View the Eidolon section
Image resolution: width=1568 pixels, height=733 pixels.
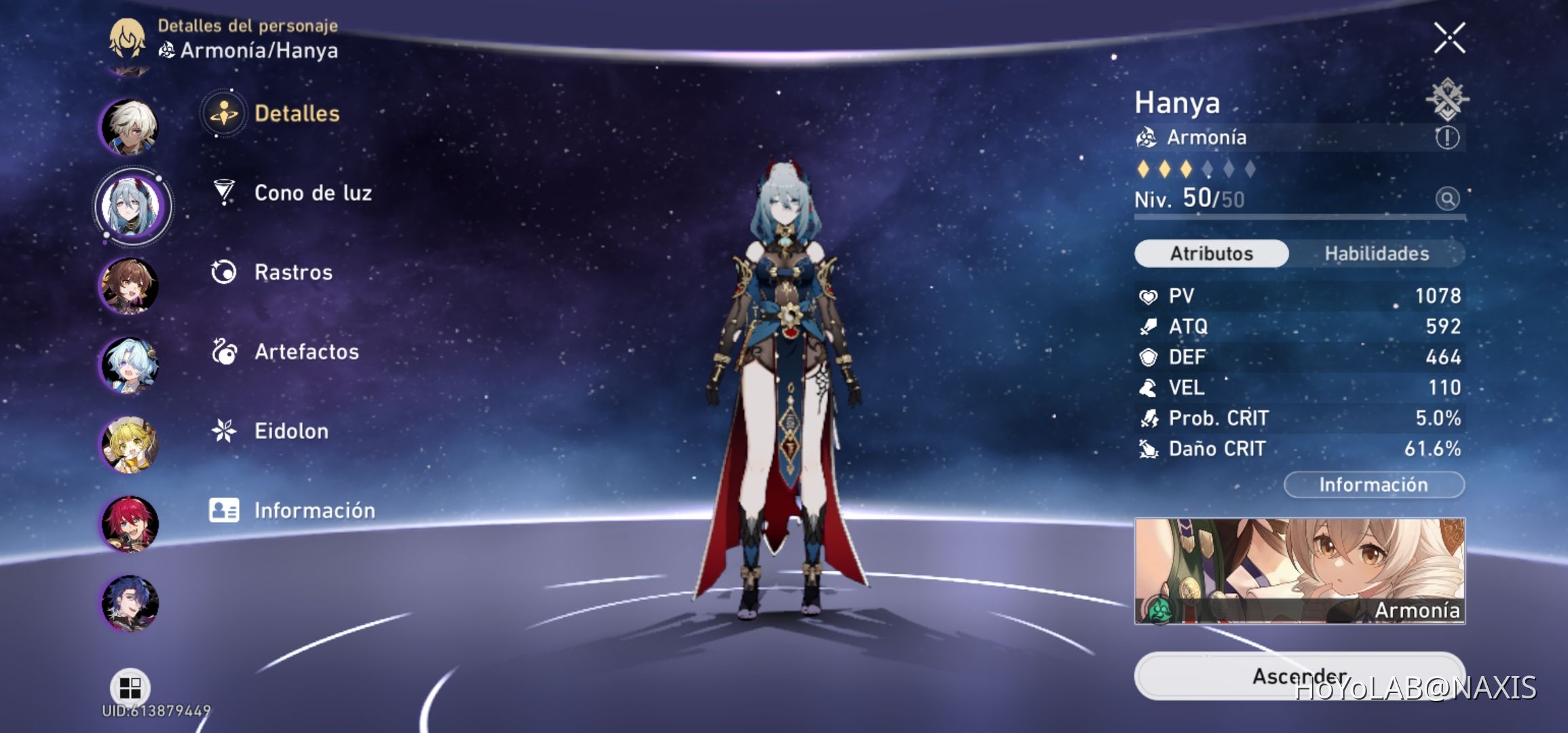(291, 431)
